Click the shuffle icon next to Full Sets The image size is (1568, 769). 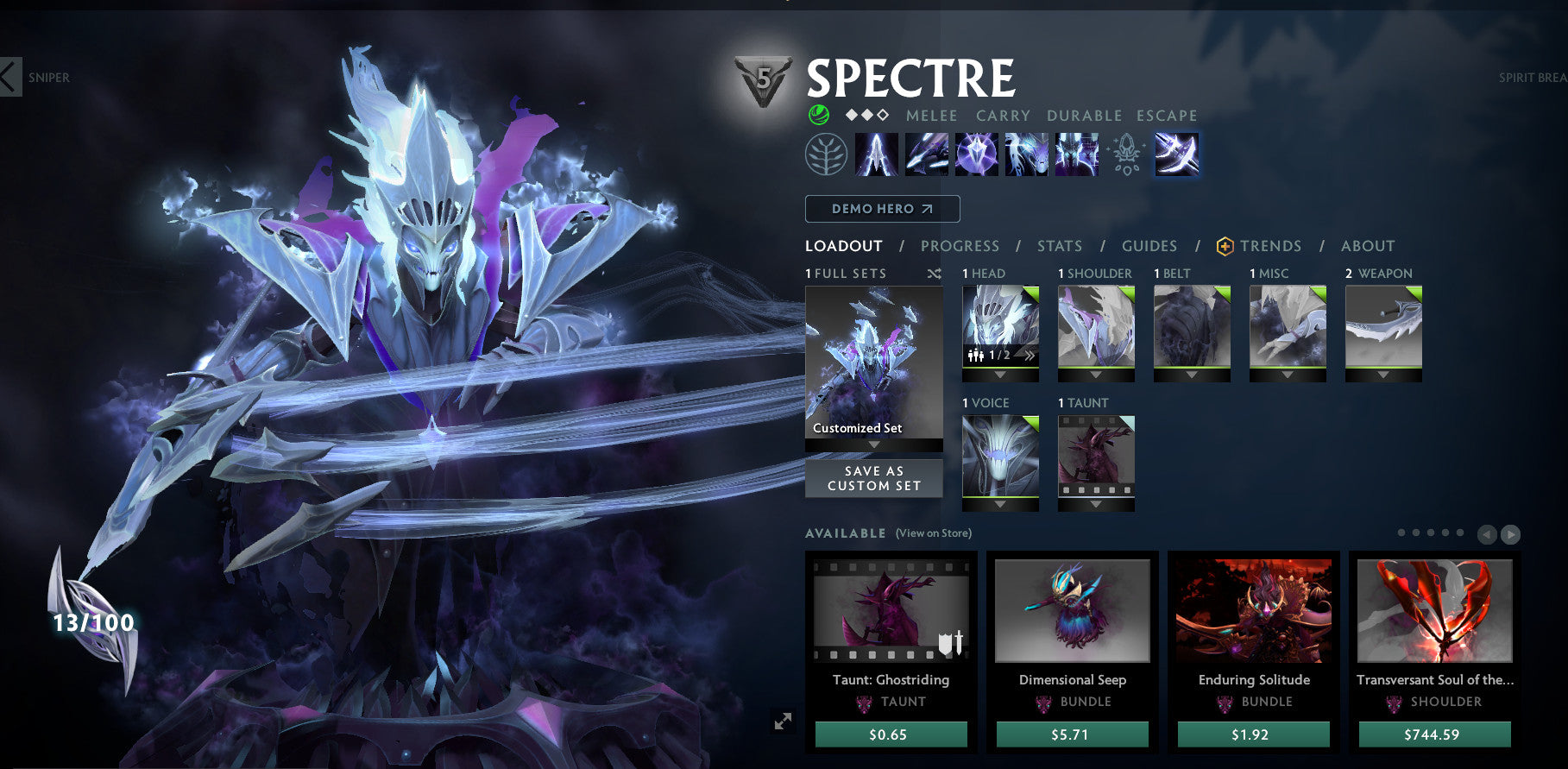click(x=933, y=273)
